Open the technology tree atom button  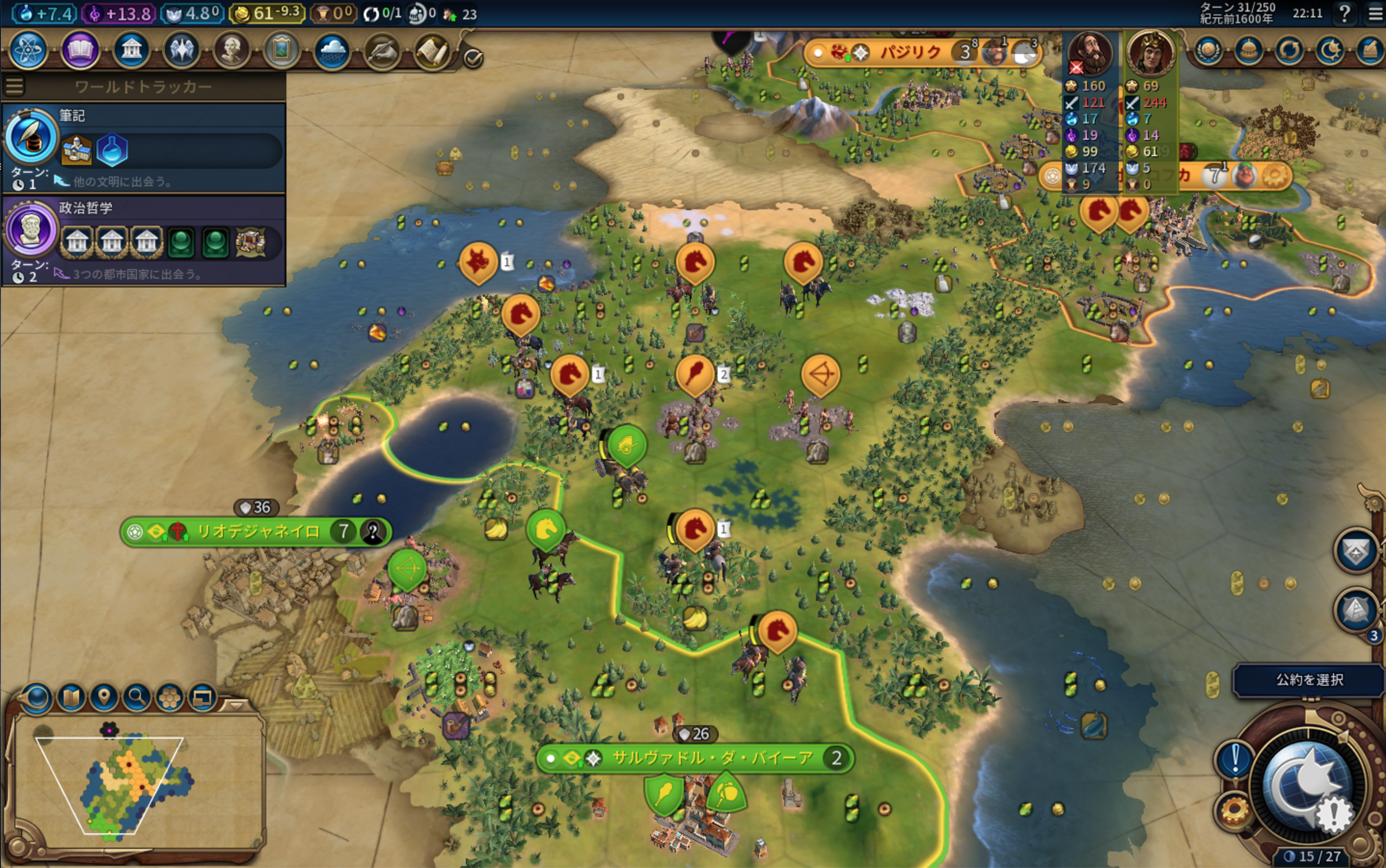[27, 51]
